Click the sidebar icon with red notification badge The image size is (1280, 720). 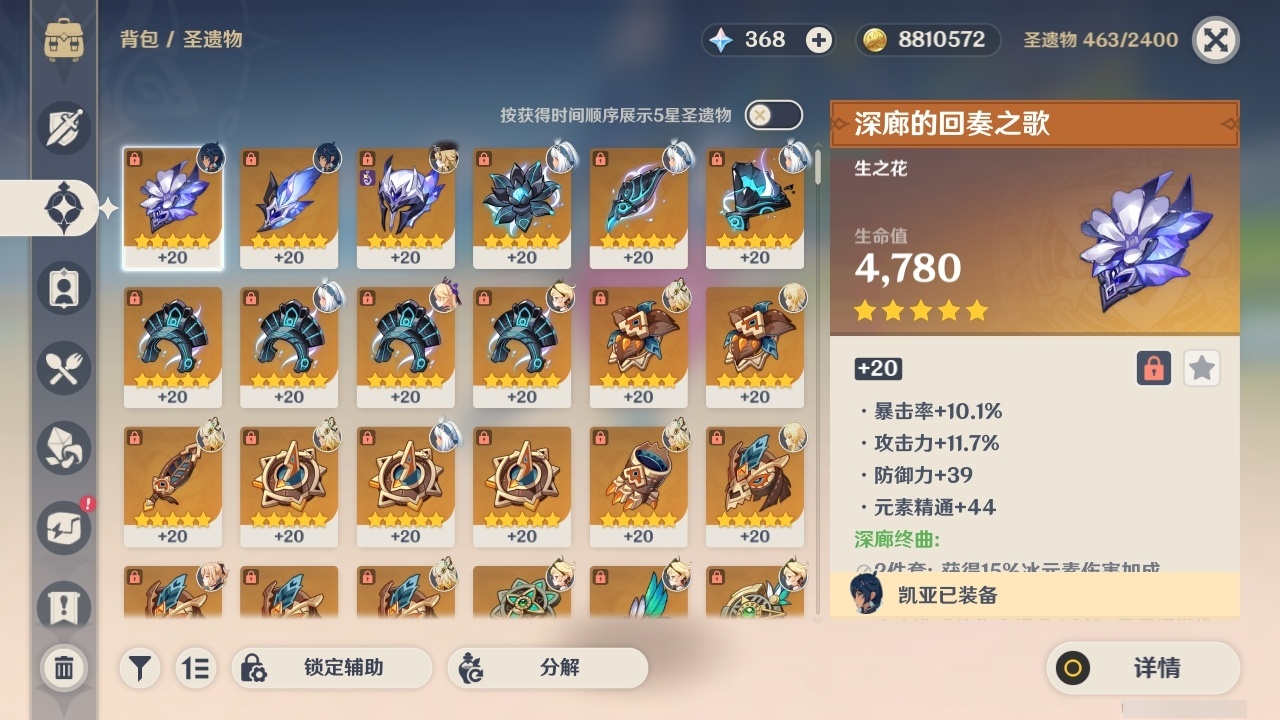(64, 528)
